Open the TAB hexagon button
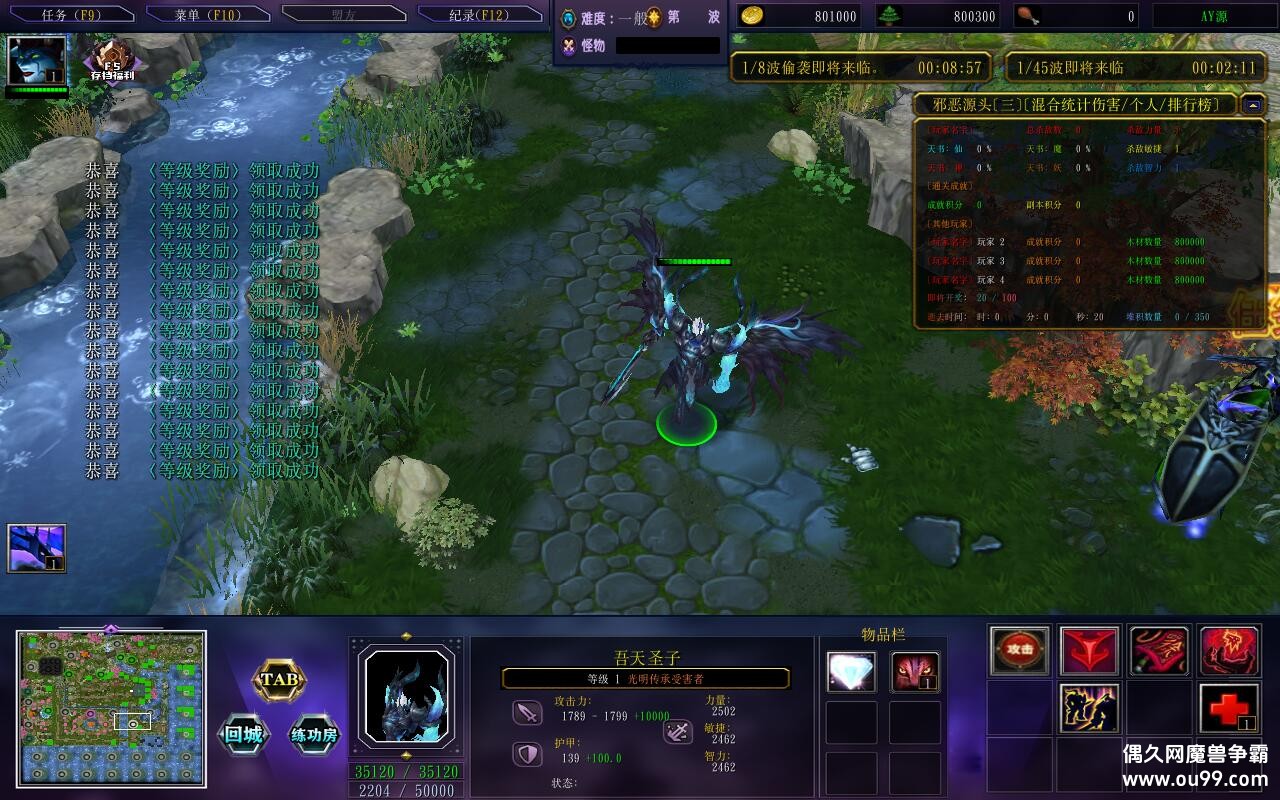 click(x=277, y=681)
